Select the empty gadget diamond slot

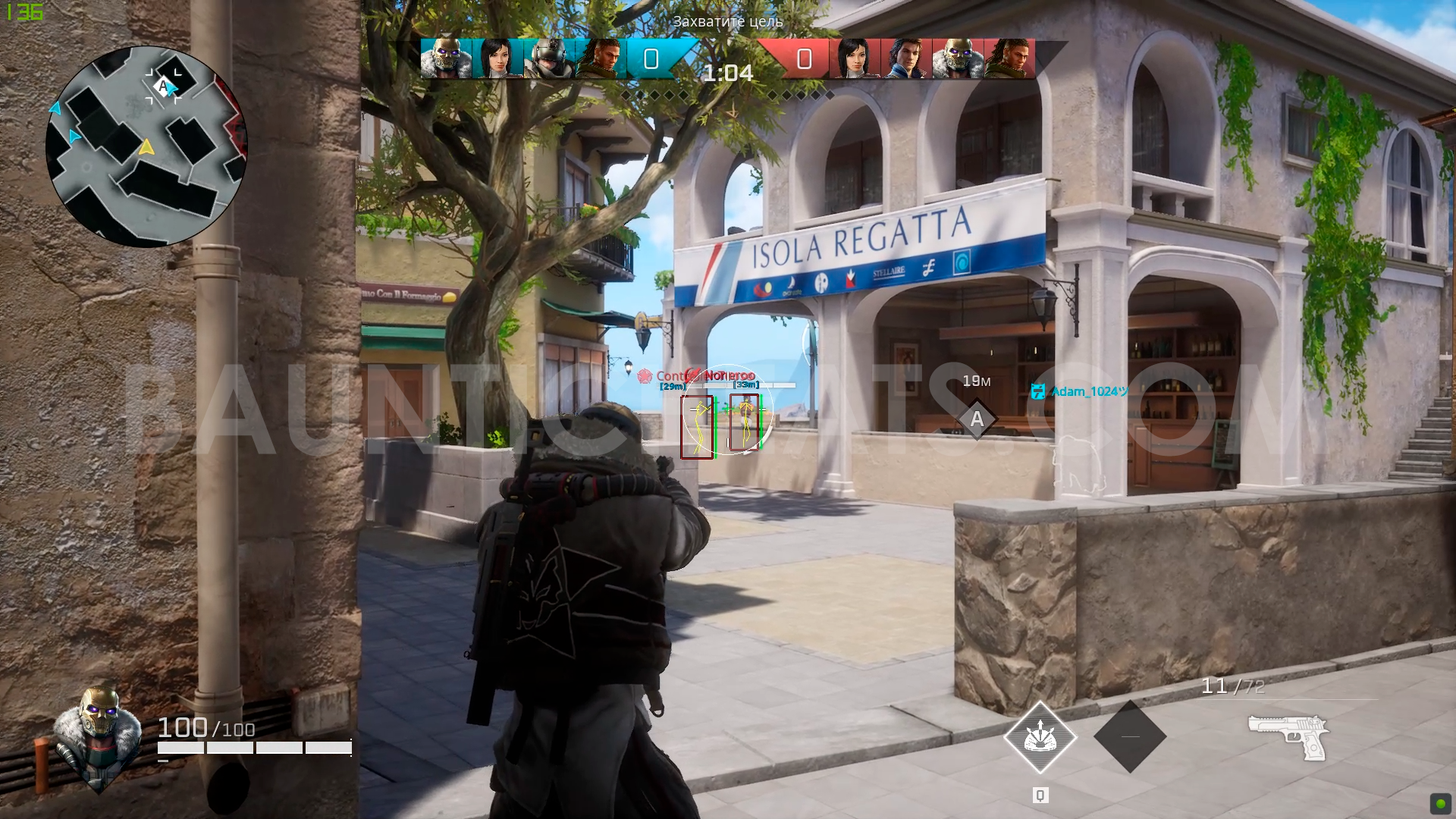point(1130,736)
